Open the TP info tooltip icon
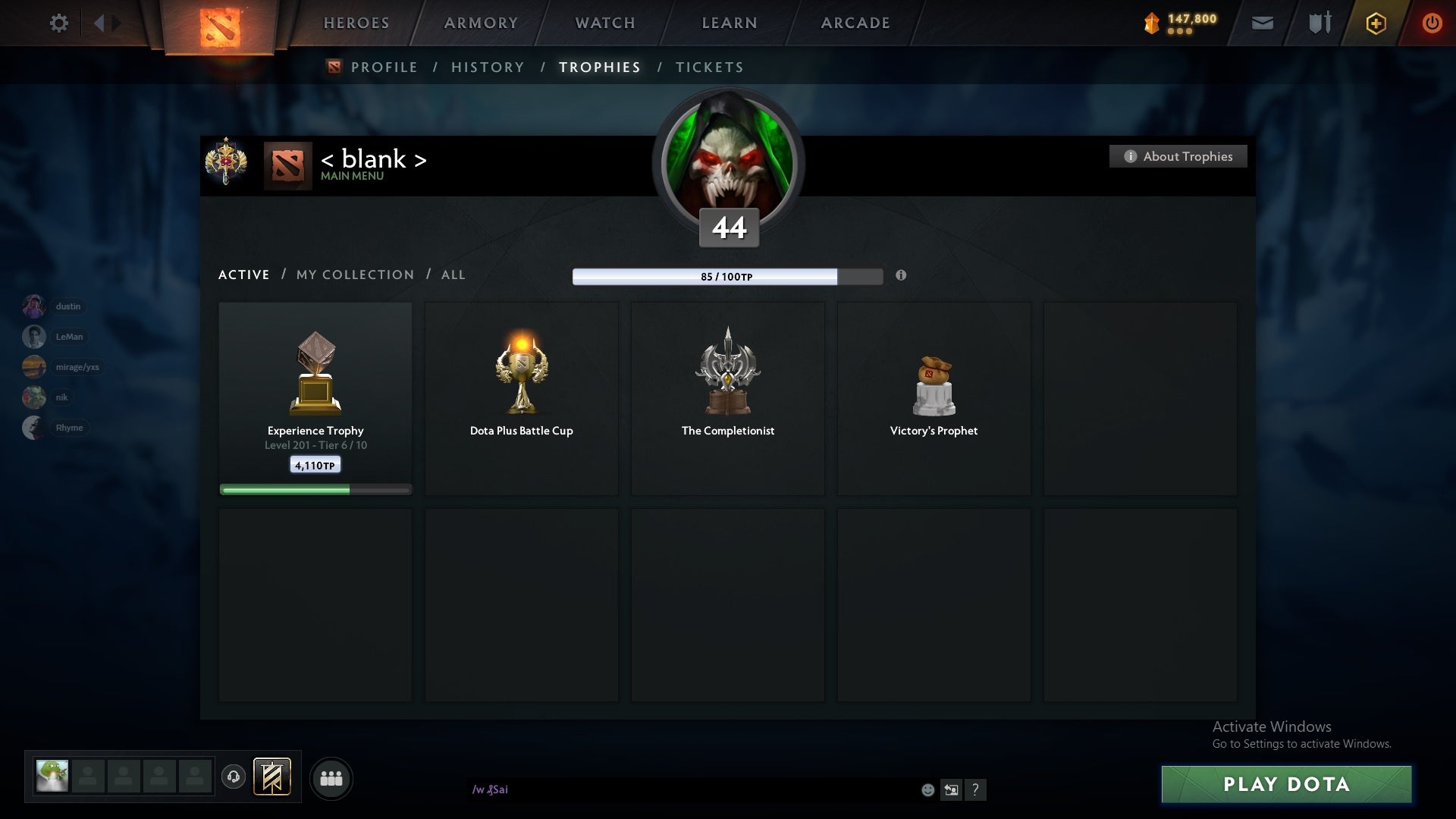Image resolution: width=1456 pixels, height=819 pixels. (902, 276)
